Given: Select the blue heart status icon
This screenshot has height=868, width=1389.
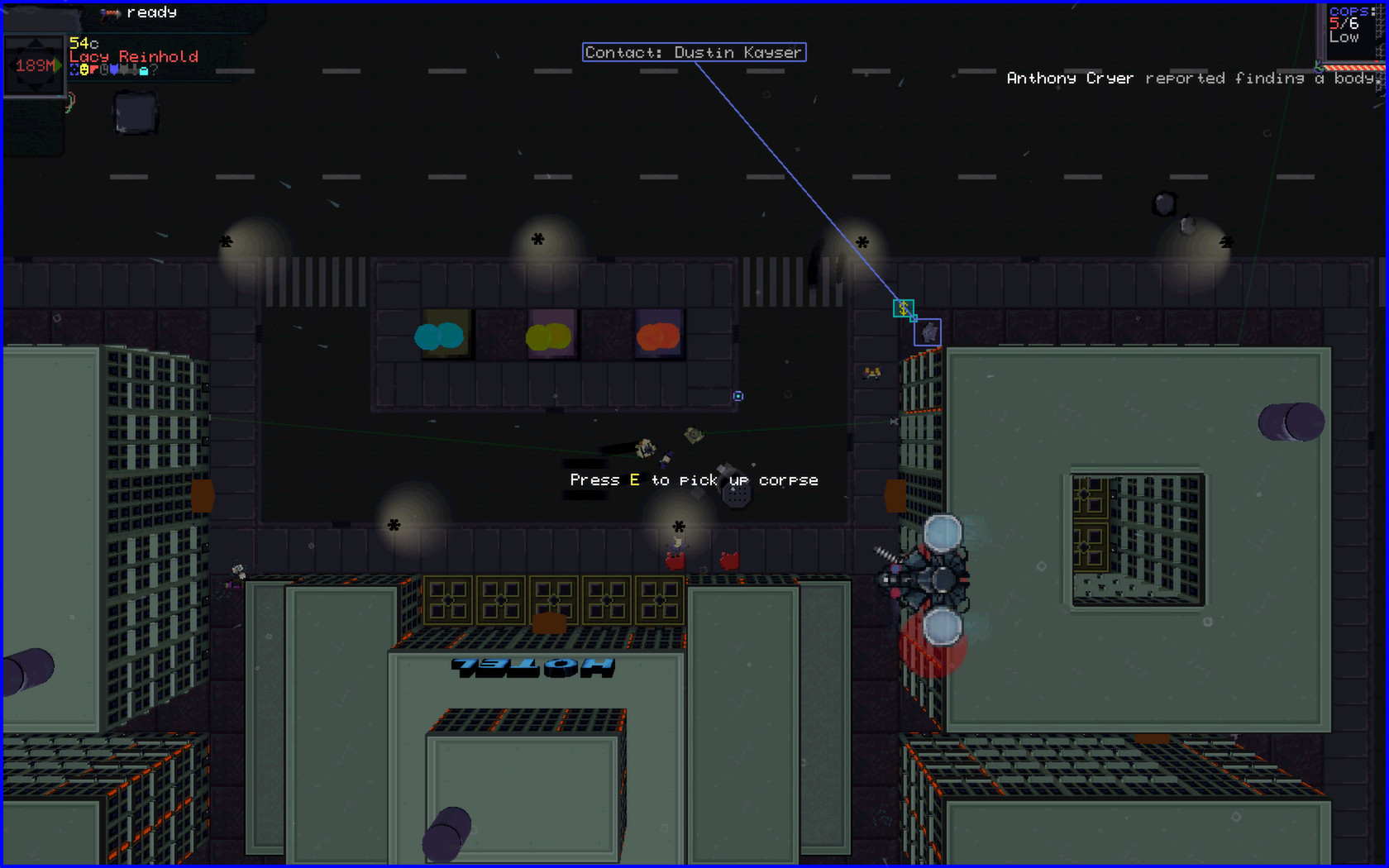Looking at the screenshot, I should pyautogui.click(x=114, y=69).
